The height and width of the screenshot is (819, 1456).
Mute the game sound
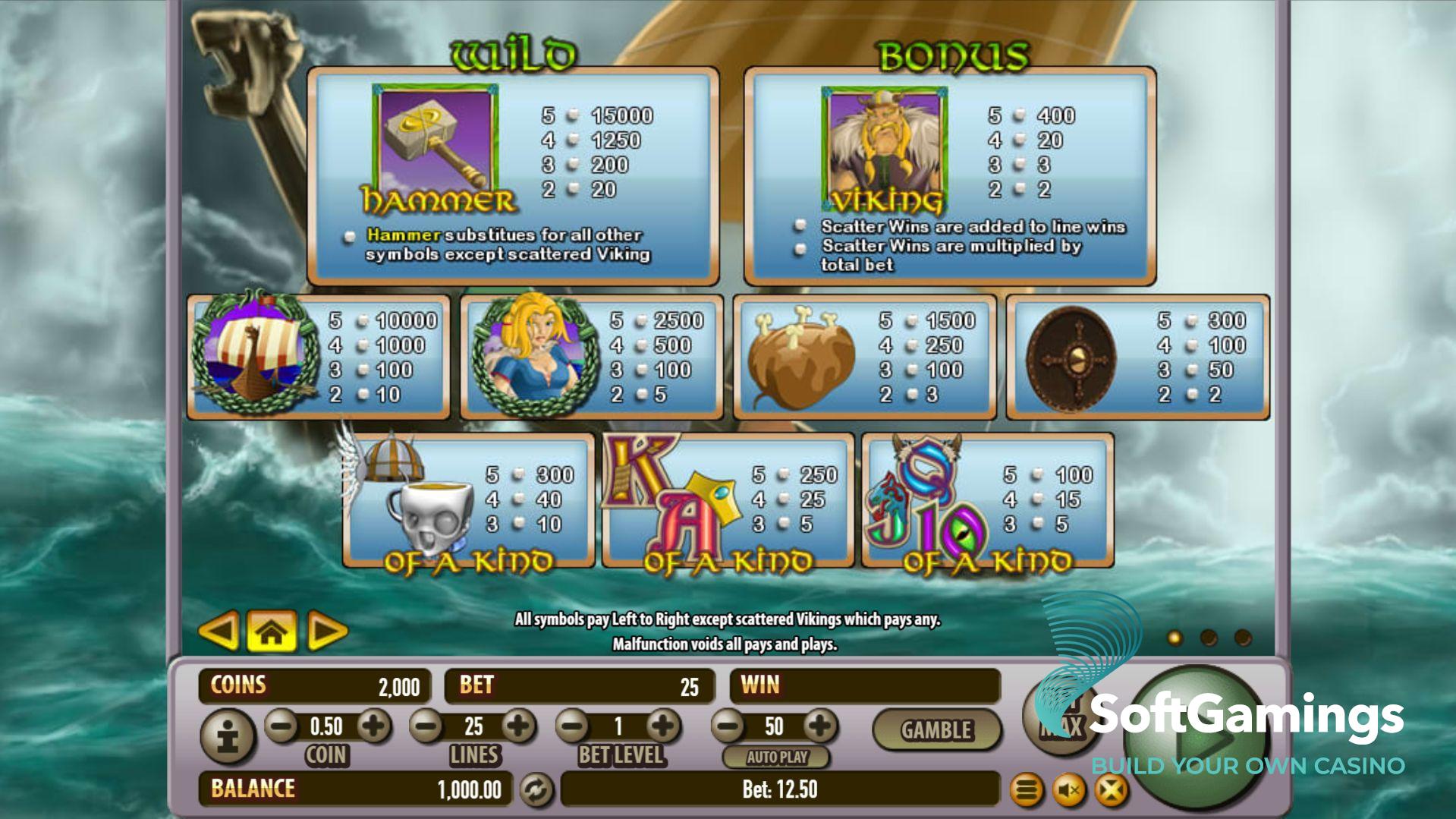point(1069,792)
